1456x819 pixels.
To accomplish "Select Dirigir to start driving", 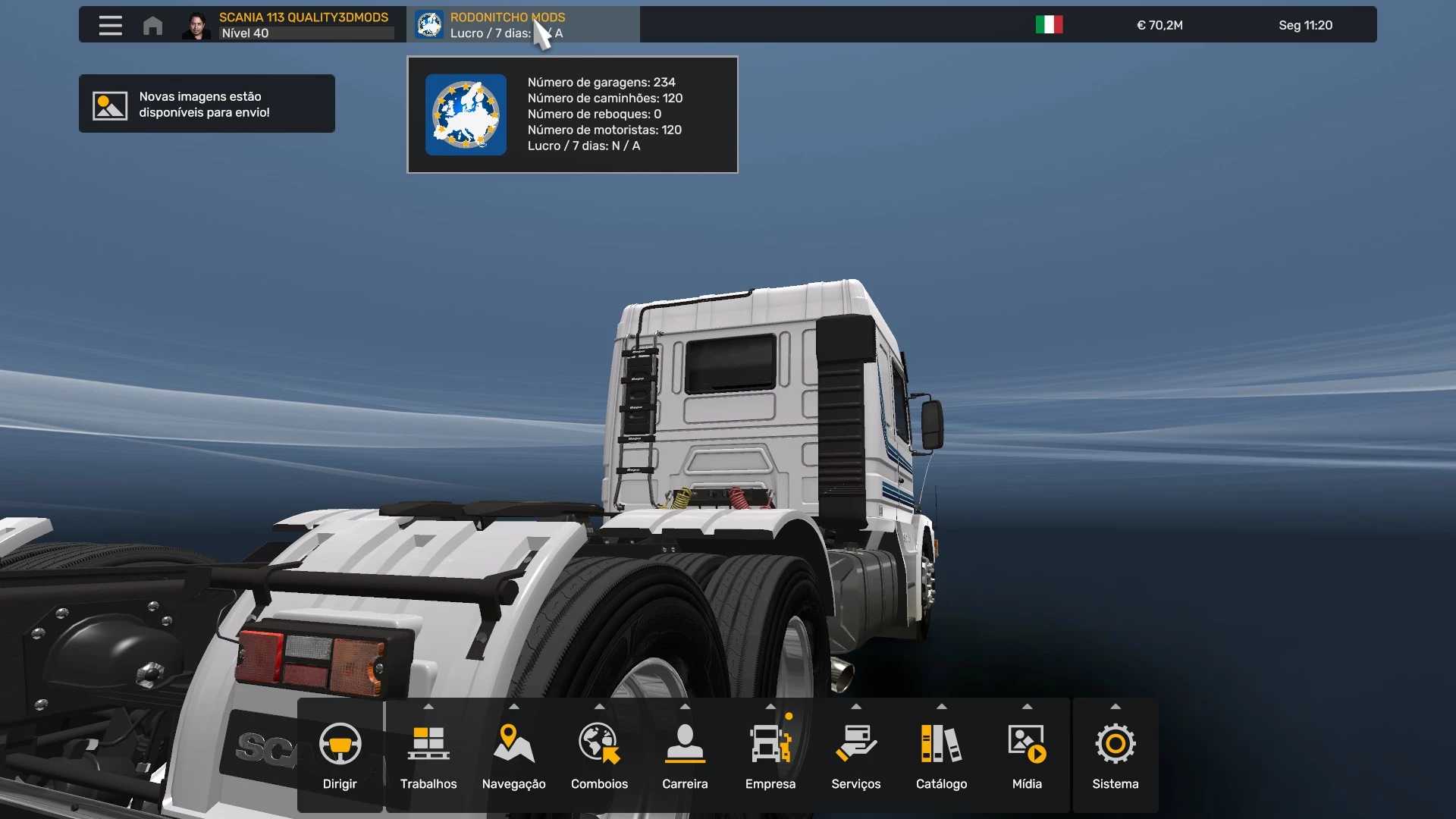I will (340, 755).
